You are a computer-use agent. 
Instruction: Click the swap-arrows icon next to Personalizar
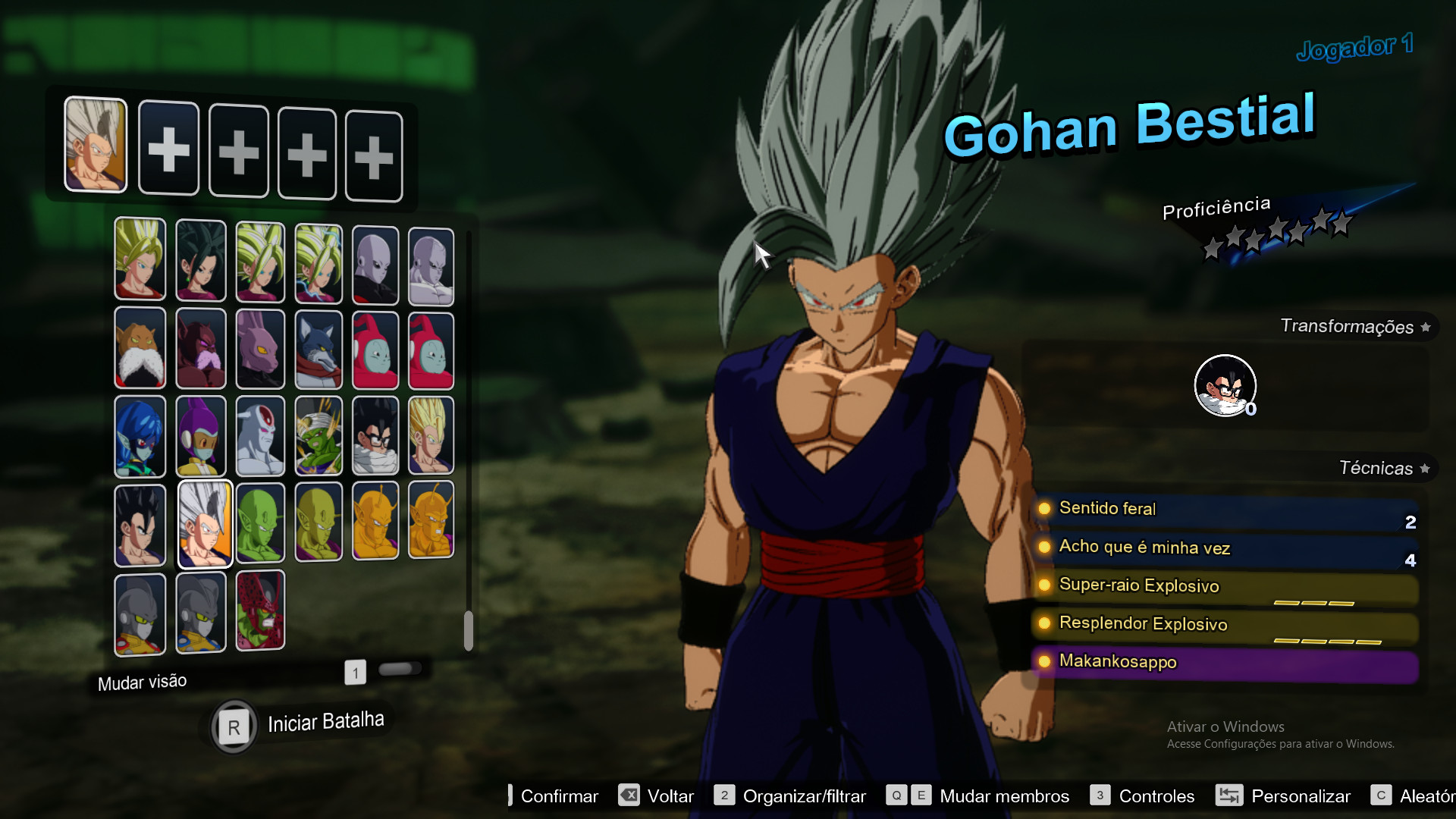(1230, 795)
